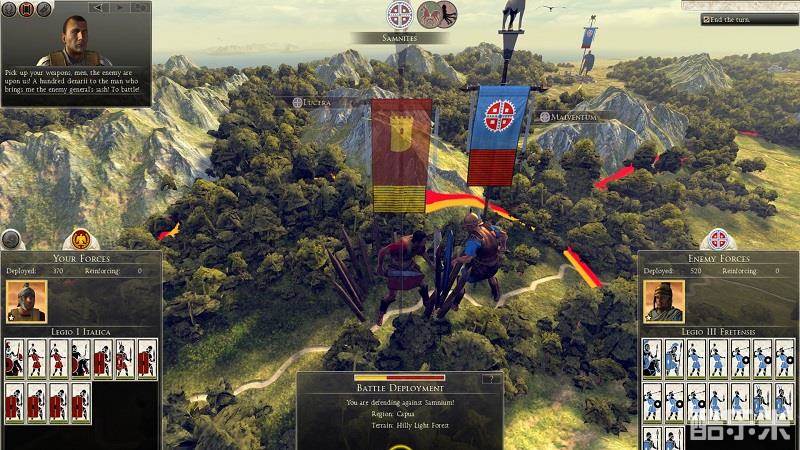Select the enemy general's portrait

(663, 300)
